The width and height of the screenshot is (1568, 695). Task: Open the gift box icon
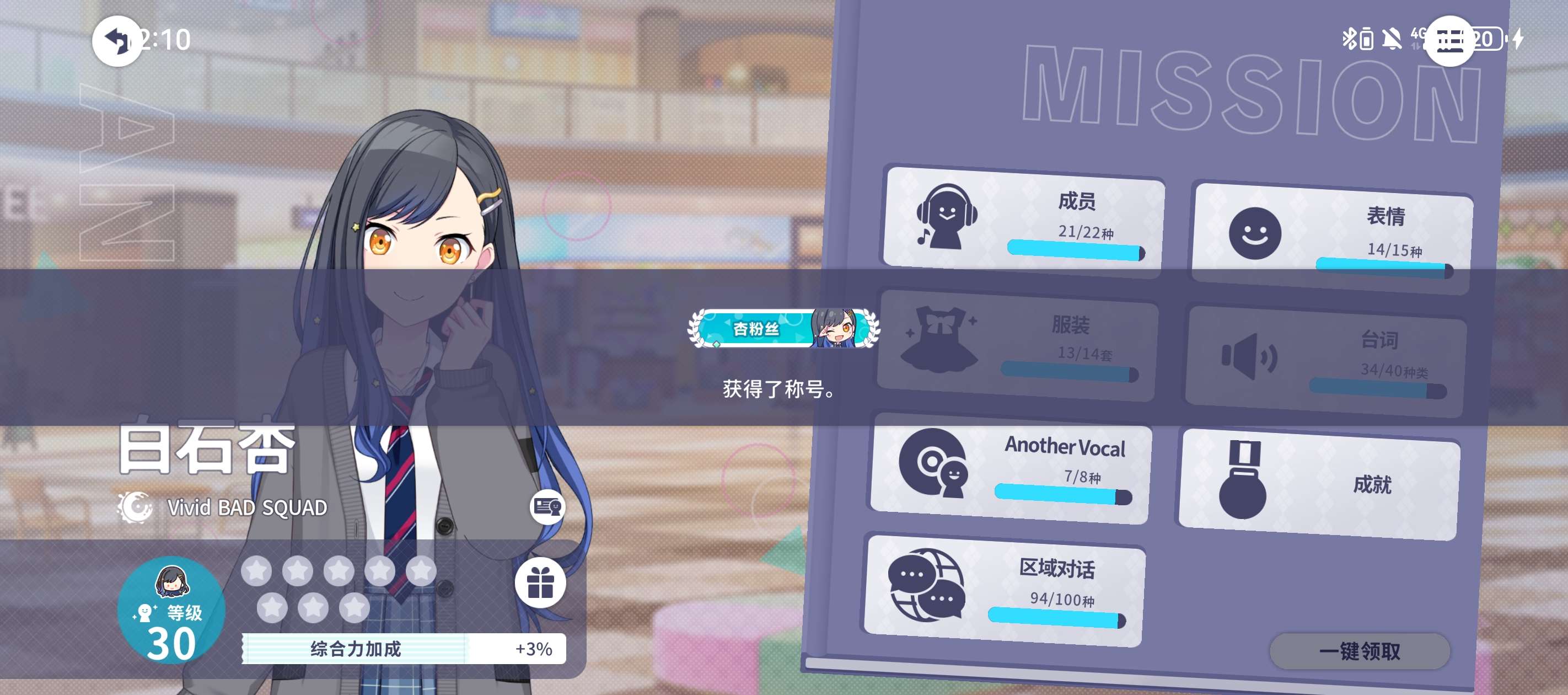540,583
